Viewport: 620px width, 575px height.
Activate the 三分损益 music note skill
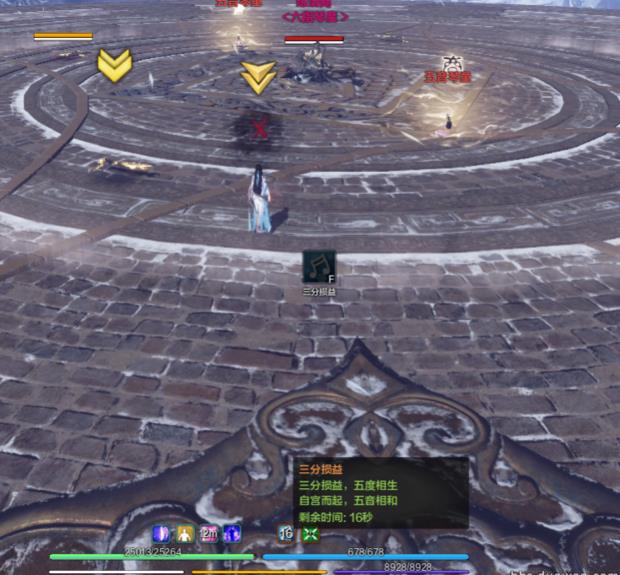(319, 267)
